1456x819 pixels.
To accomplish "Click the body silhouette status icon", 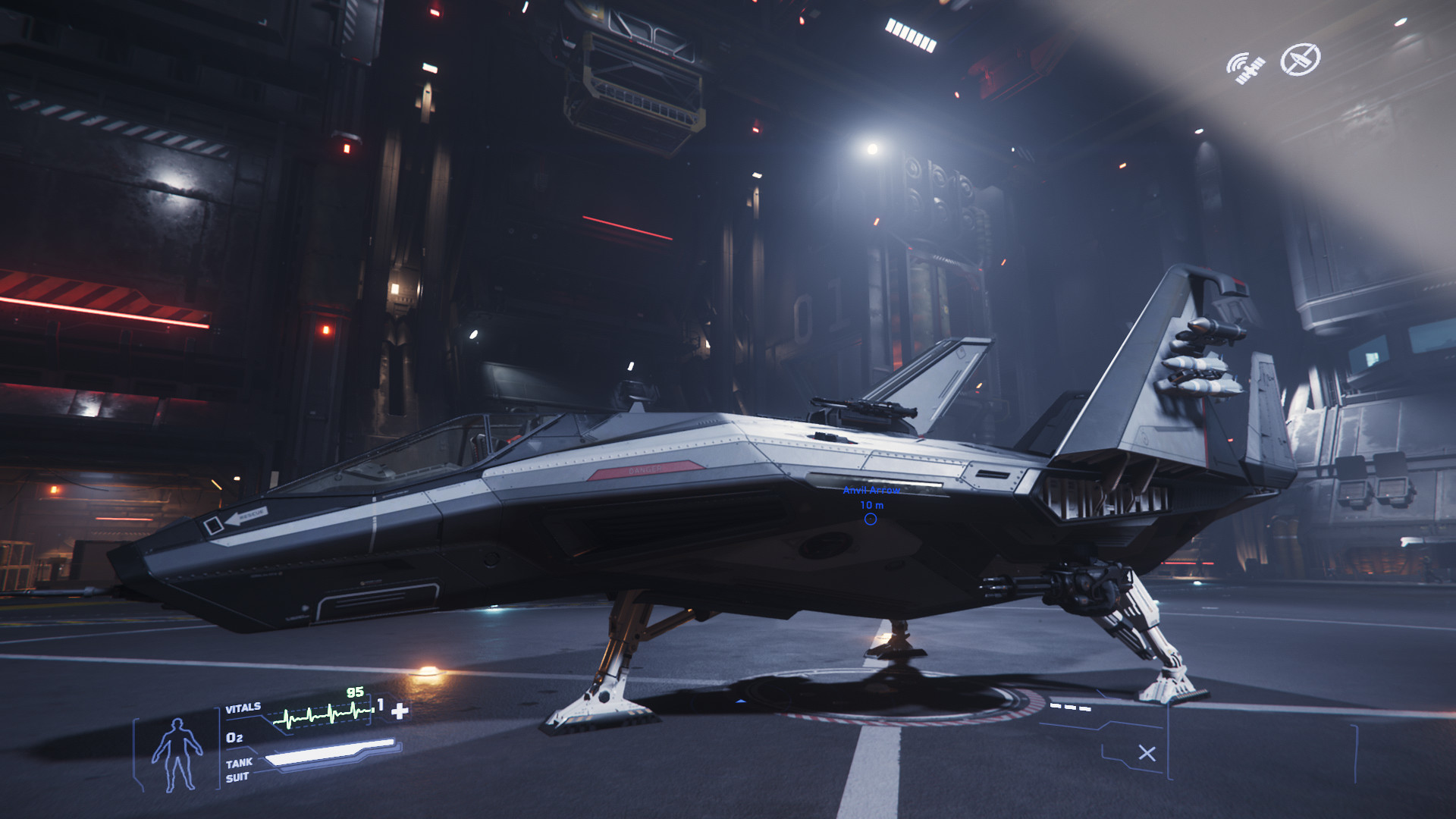I will coord(177,755).
